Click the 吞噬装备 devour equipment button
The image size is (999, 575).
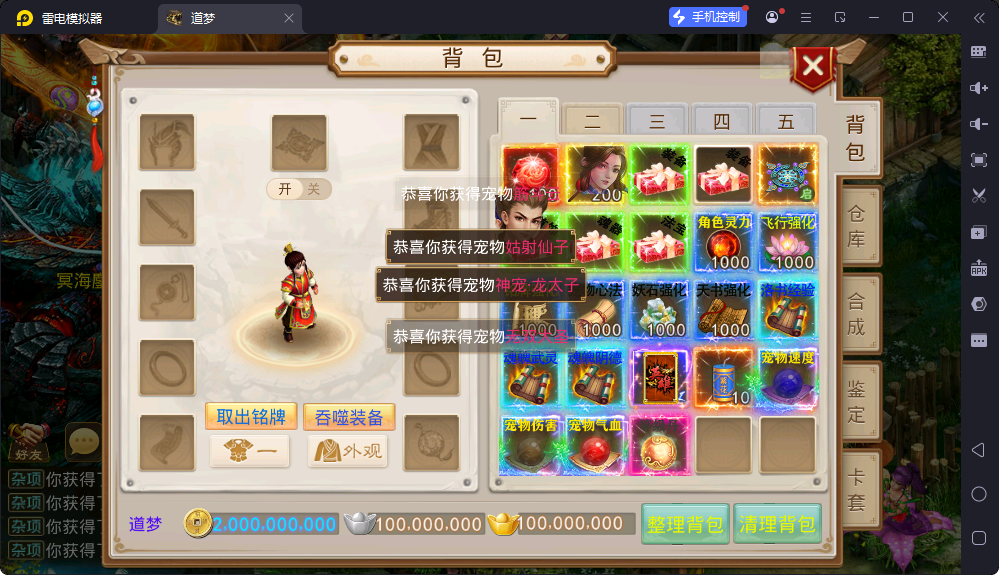348,416
